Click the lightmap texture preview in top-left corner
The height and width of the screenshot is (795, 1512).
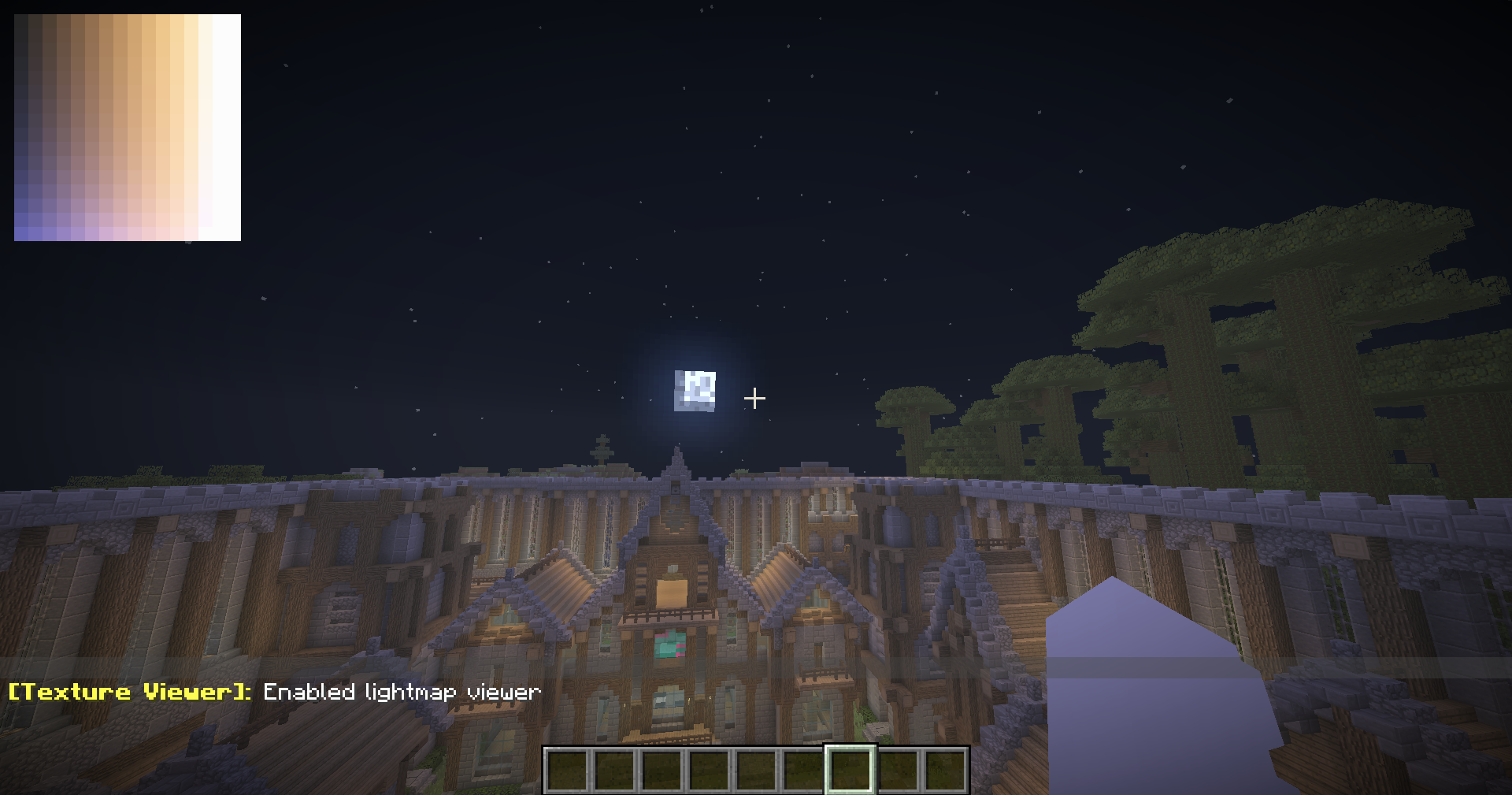[x=126, y=126]
